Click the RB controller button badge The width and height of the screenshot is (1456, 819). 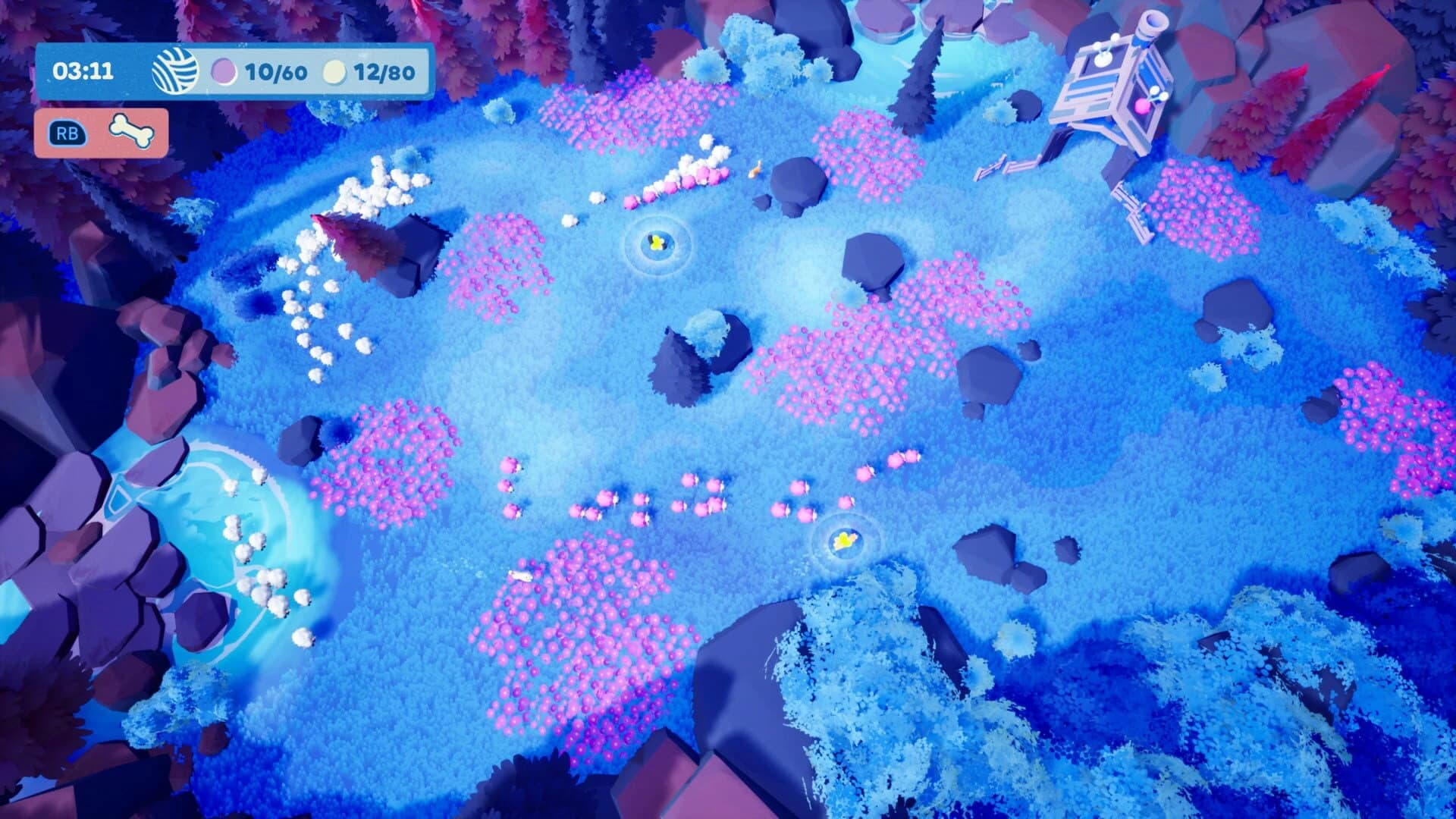click(67, 132)
